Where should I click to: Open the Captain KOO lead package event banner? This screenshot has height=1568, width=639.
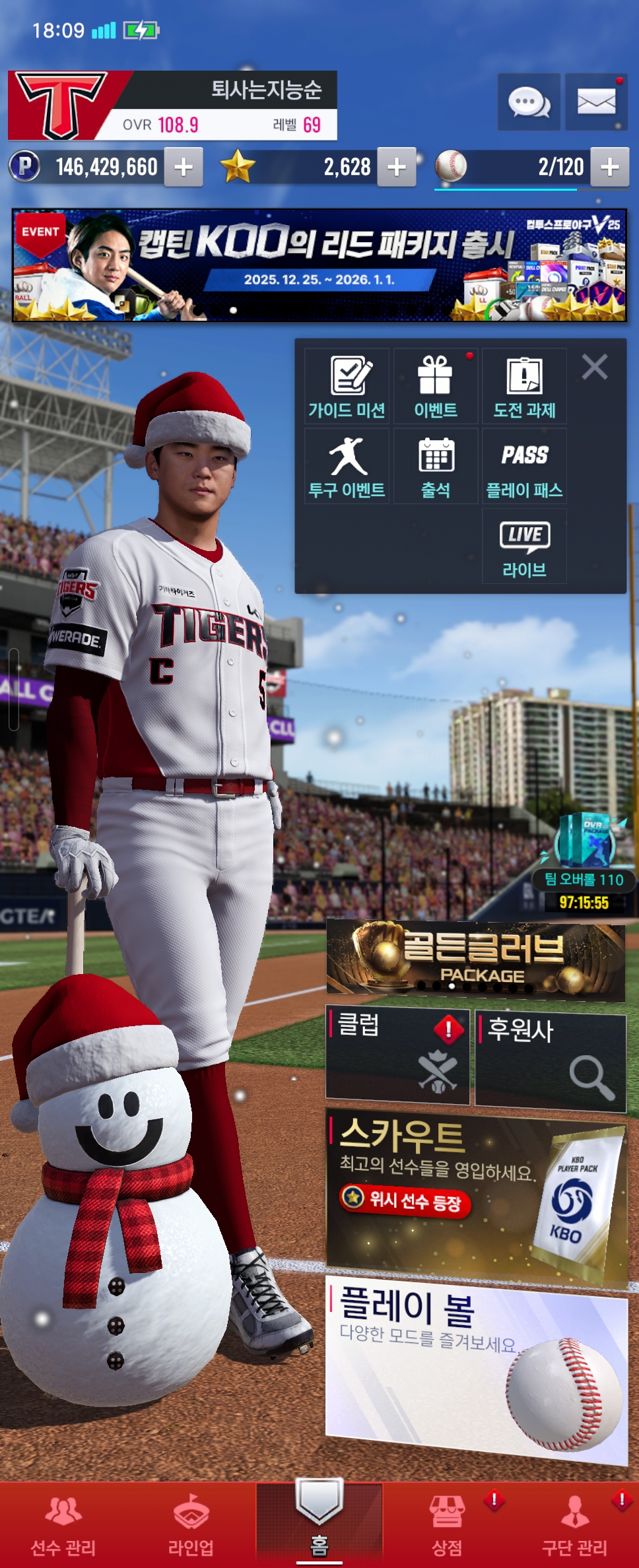[319, 265]
